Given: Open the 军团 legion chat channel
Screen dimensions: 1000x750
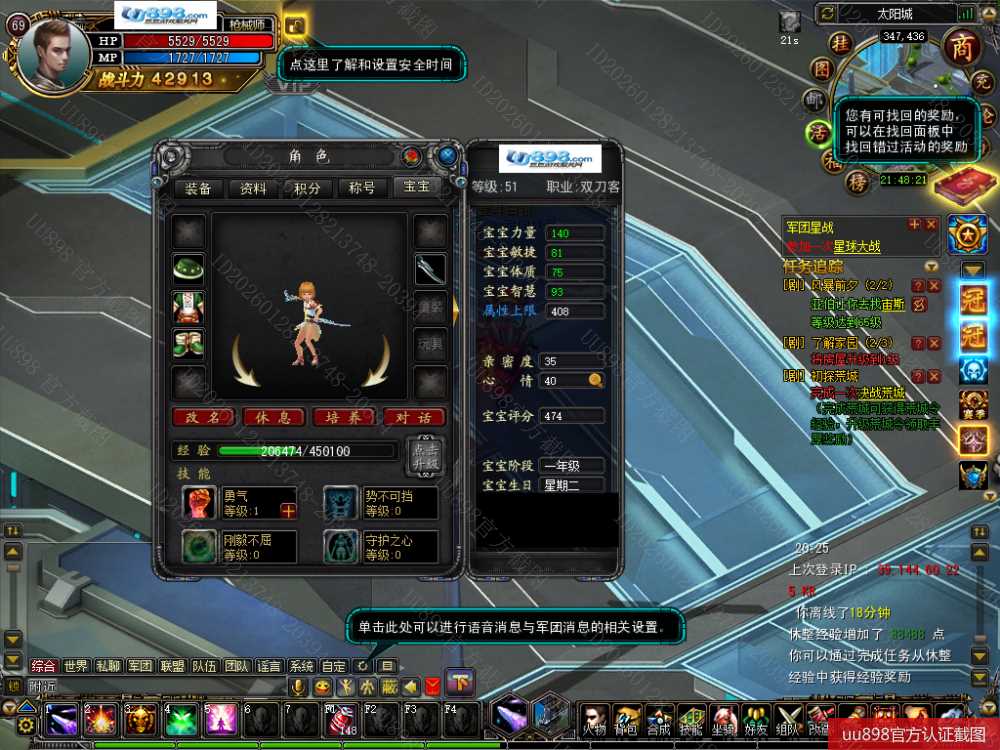Looking at the screenshot, I should [x=140, y=666].
